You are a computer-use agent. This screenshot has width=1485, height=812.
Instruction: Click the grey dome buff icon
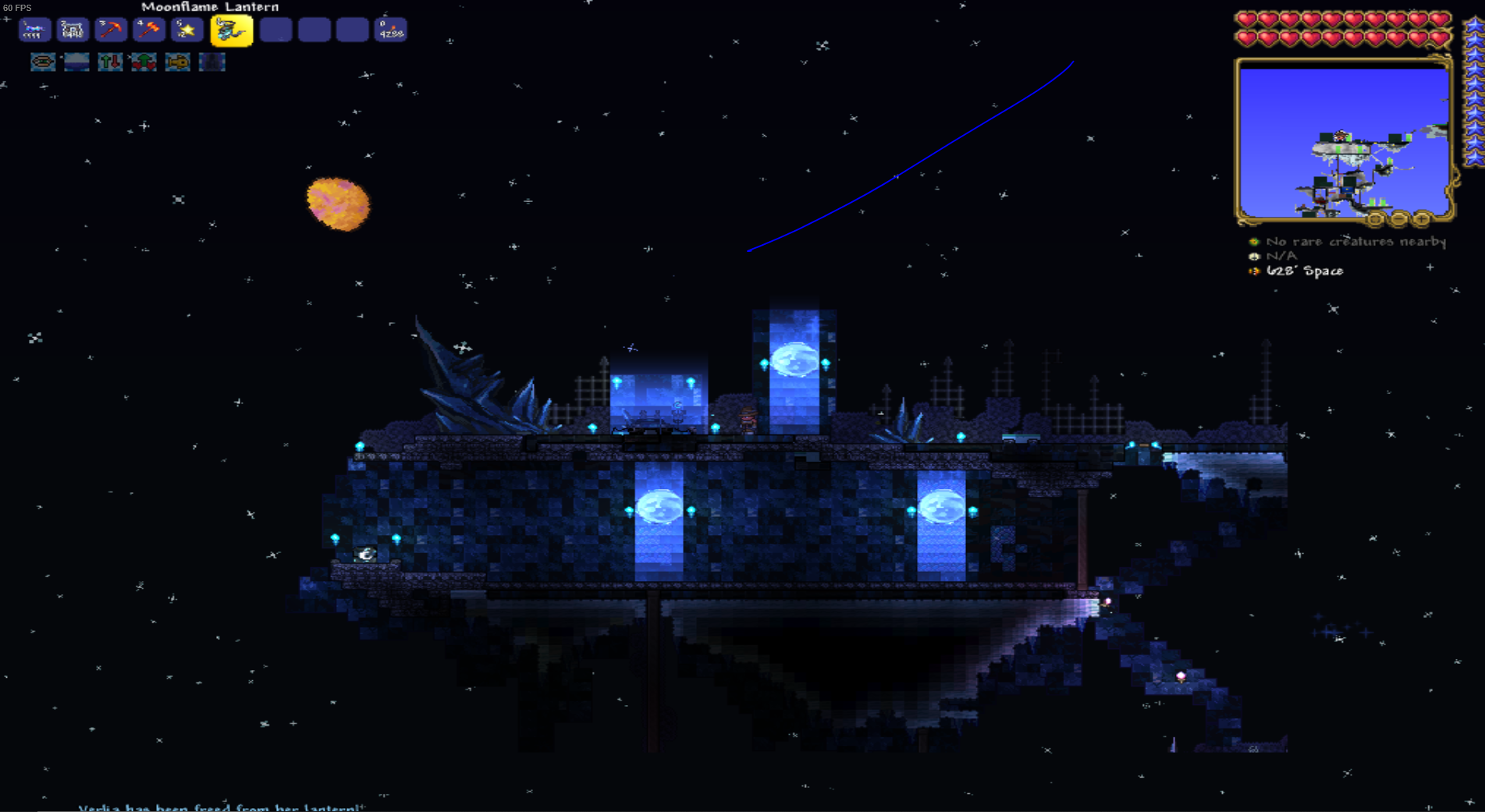(x=76, y=62)
